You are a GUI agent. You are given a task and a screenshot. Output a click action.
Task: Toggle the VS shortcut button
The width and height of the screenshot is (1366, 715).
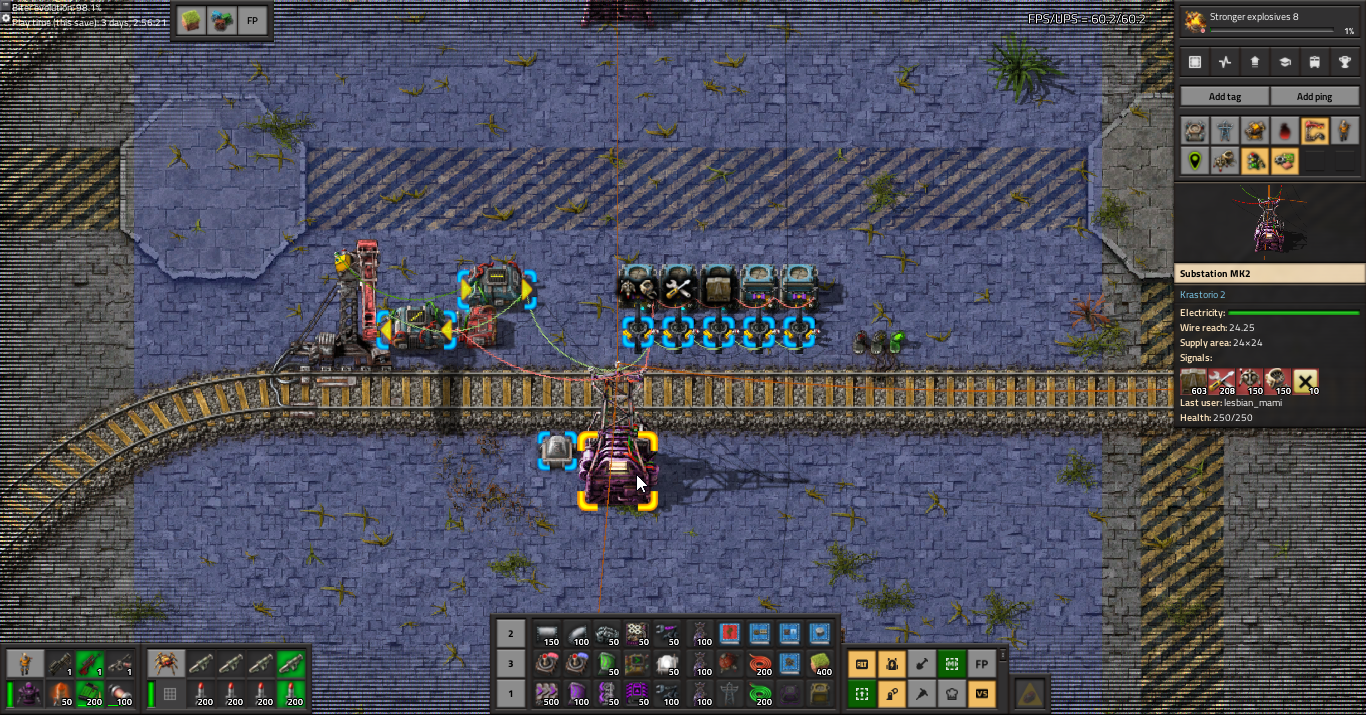pyautogui.click(x=982, y=693)
